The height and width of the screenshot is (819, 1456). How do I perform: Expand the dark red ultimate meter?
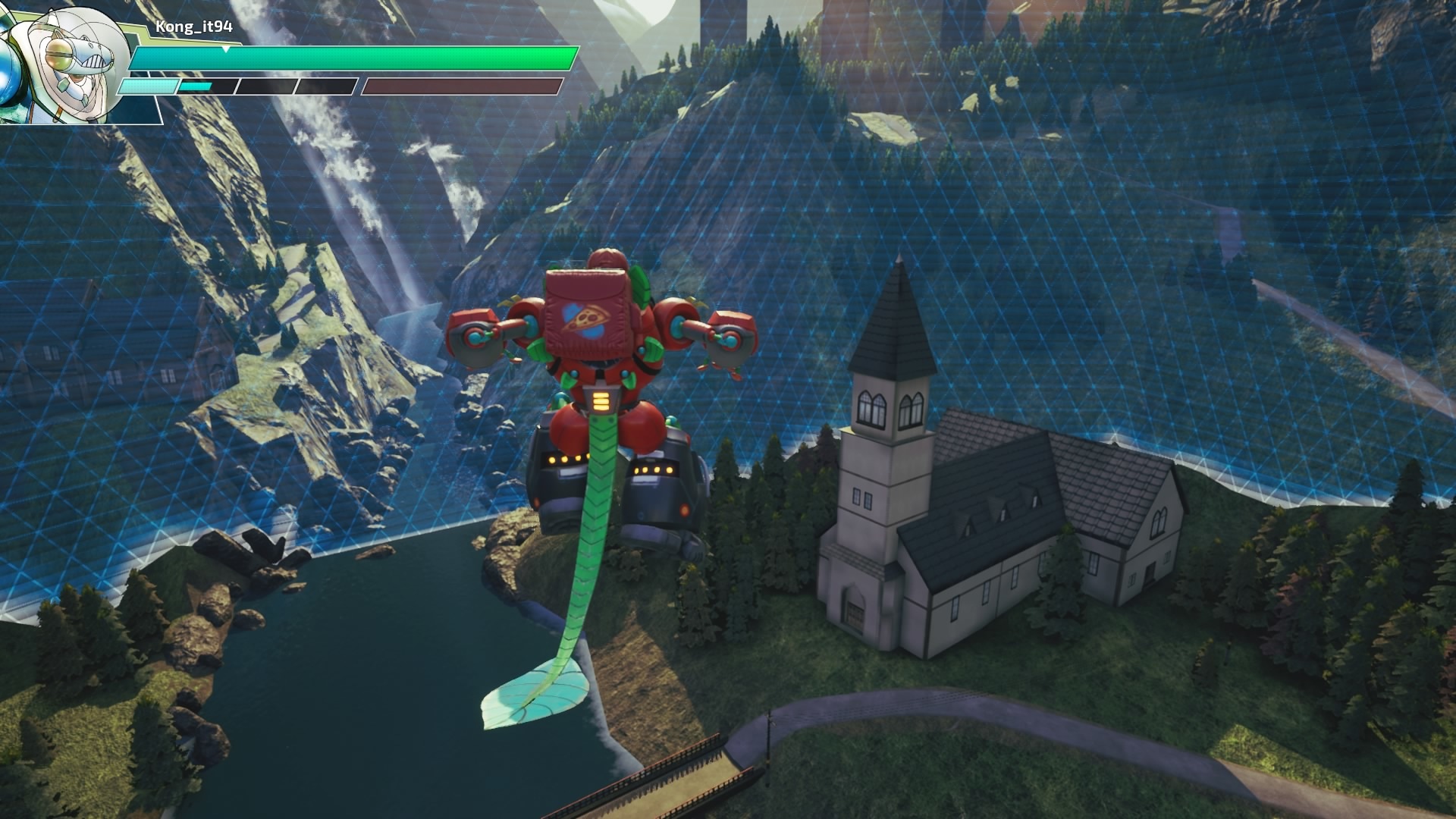(x=463, y=86)
